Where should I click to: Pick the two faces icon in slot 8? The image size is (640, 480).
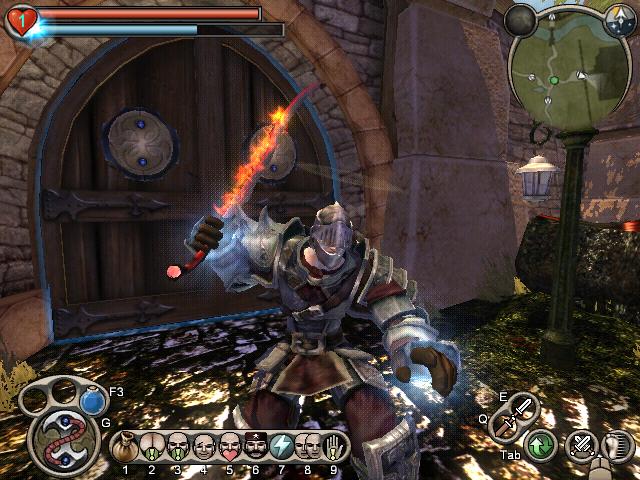pyautogui.click(x=307, y=445)
